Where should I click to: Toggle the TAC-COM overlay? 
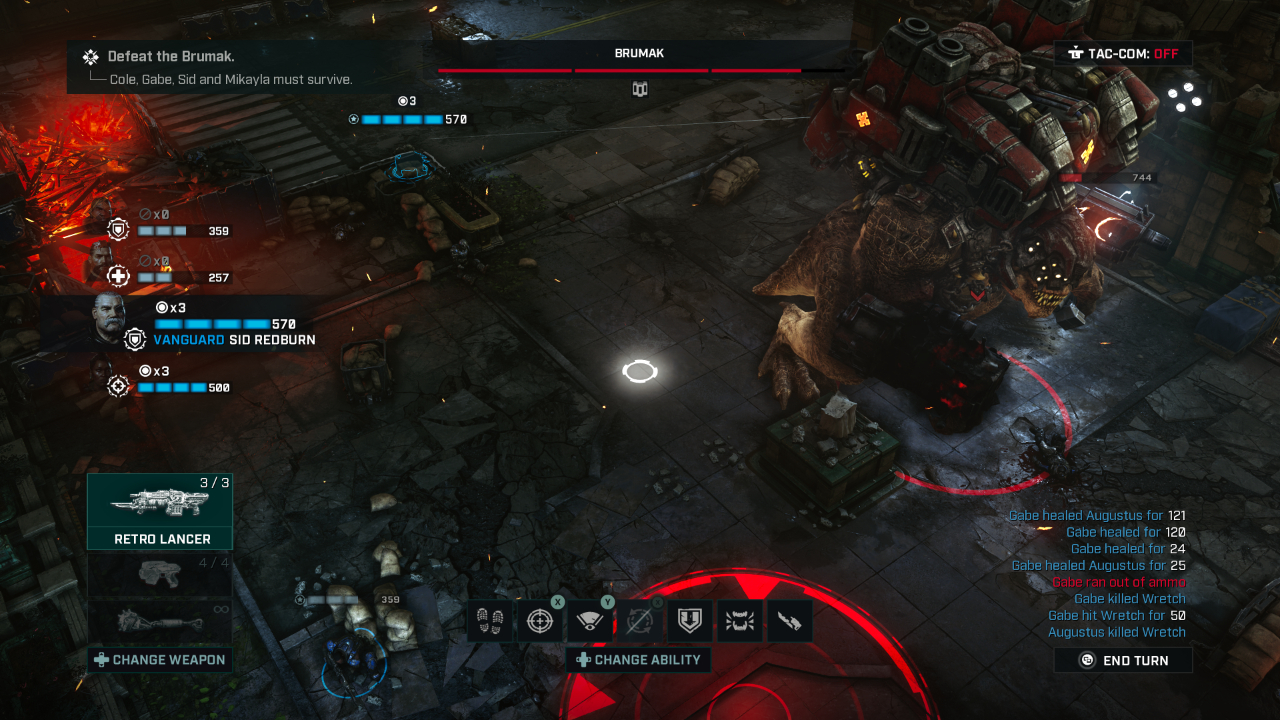coord(1123,54)
